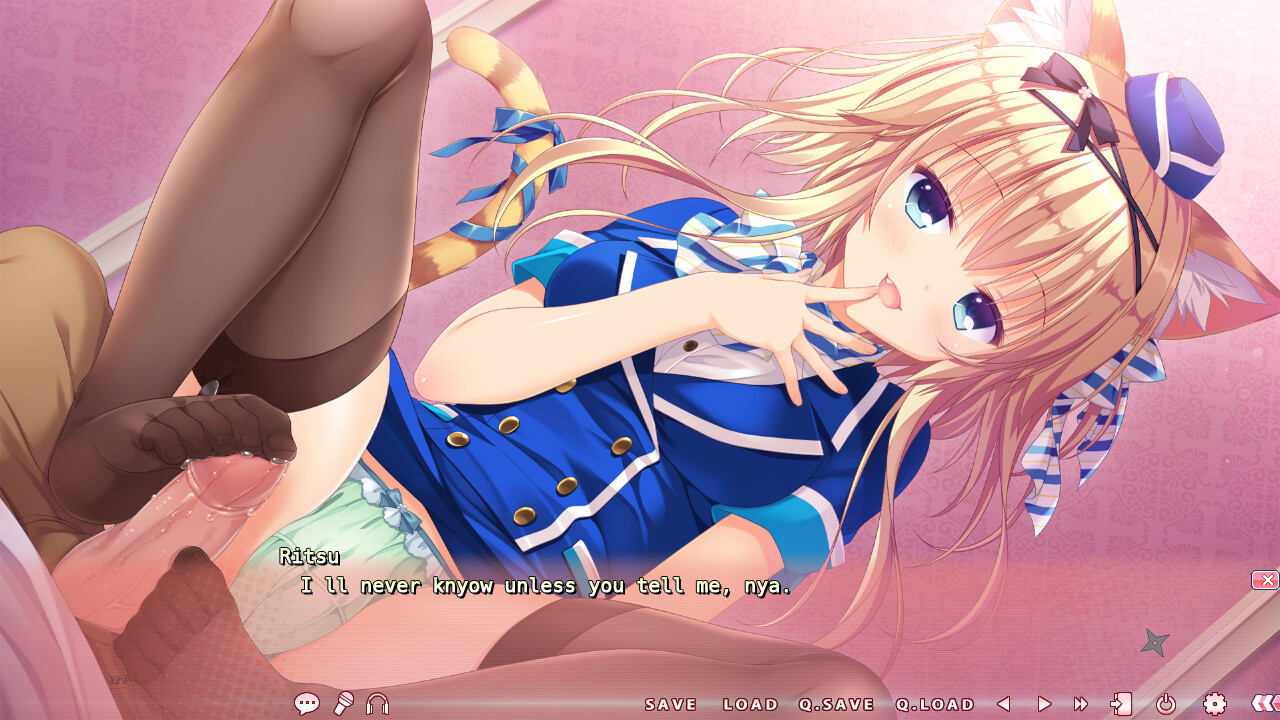This screenshot has width=1280, height=720.
Task: Enable auto mode with the play arrow
Action: (x=1046, y=704)
